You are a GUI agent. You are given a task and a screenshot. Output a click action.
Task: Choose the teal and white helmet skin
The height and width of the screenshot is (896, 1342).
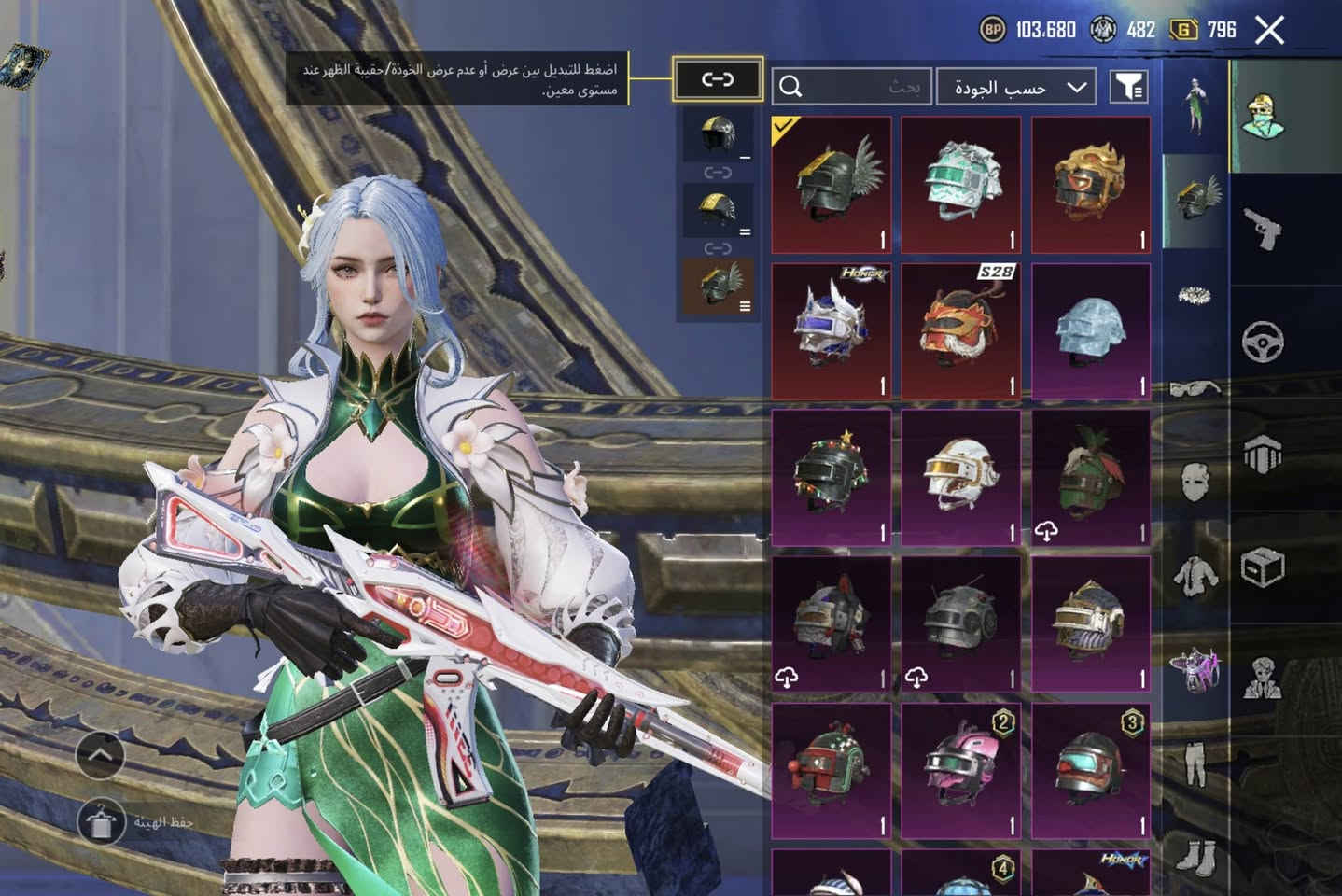[x=961, y=185]
